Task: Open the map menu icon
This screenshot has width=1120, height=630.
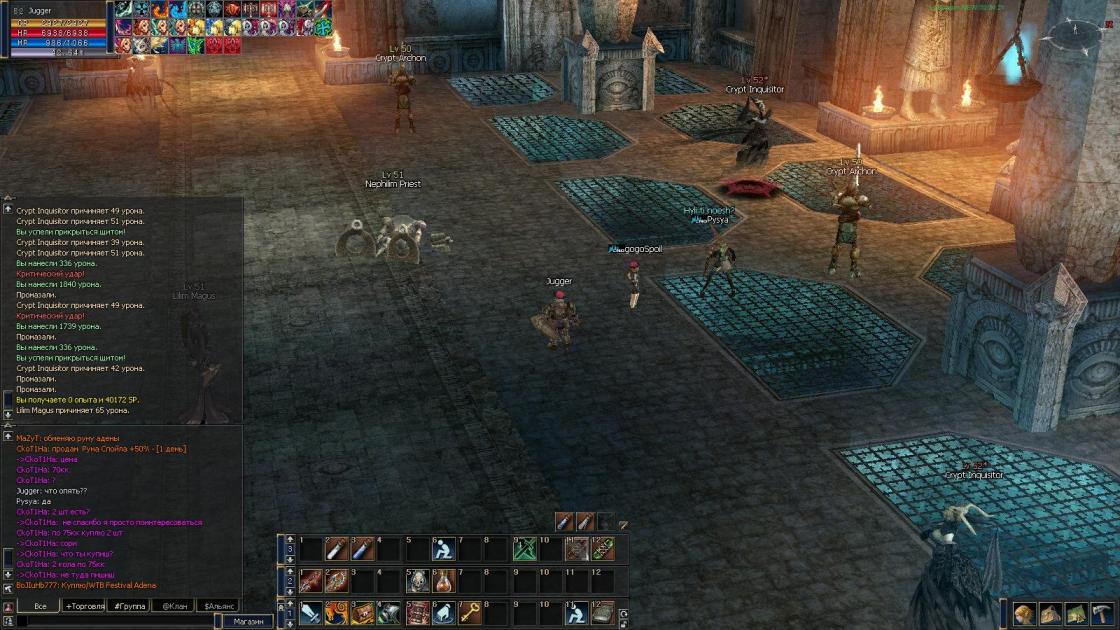Action: 1076,614
